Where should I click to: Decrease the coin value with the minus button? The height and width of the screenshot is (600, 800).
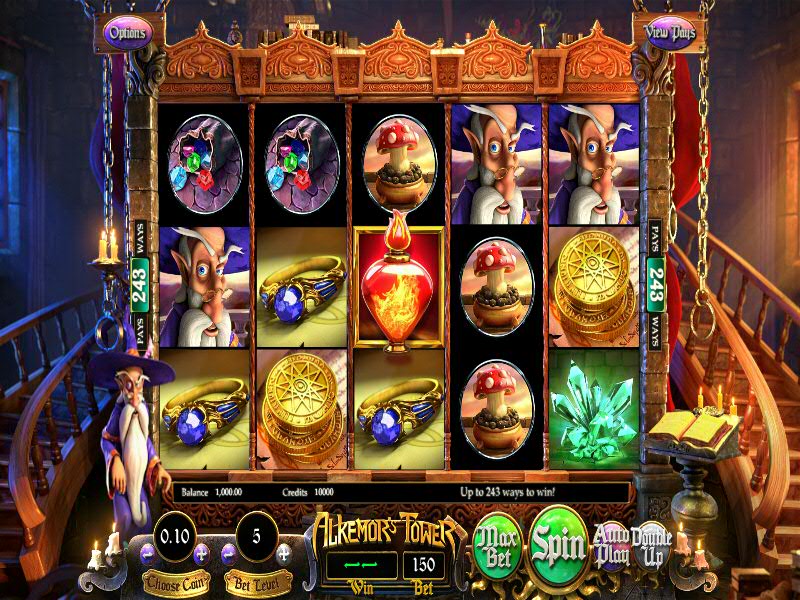click(147, 552)
